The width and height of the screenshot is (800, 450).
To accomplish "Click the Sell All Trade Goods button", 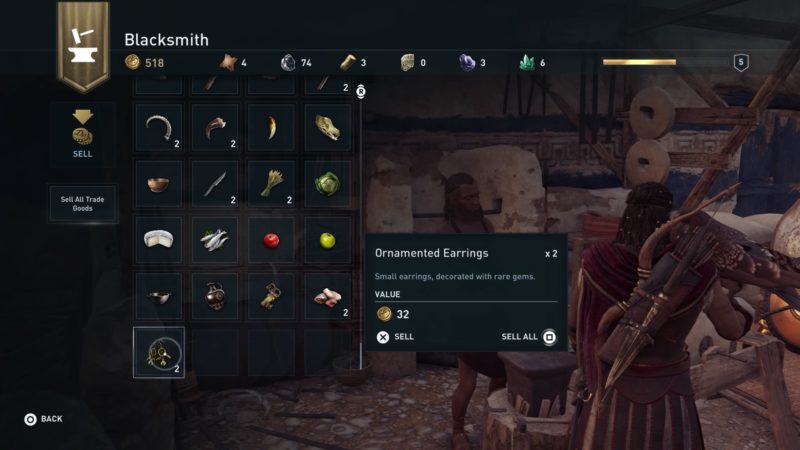I will tap(82, 203).
